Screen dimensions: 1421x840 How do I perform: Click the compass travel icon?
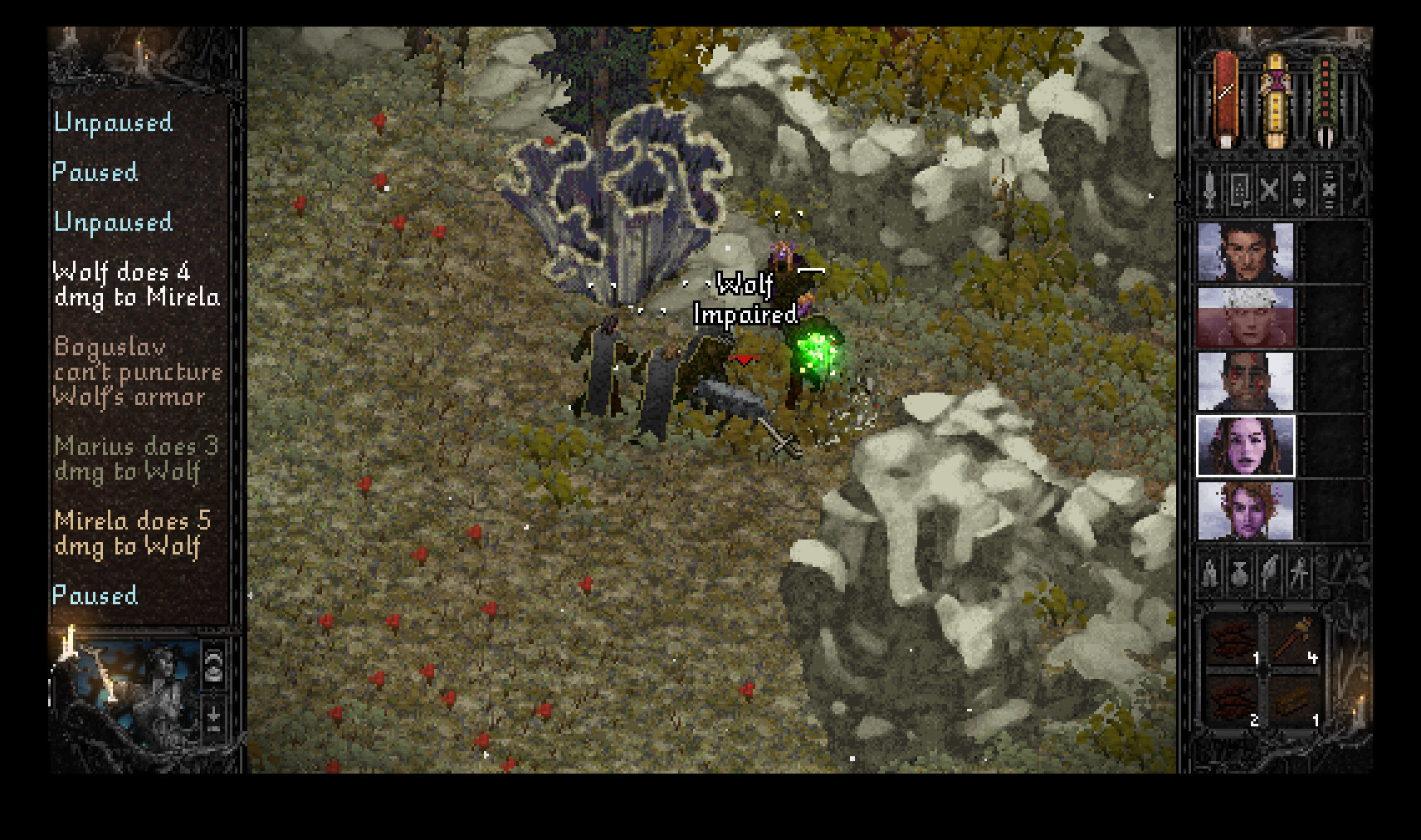tap(1297, 573)
